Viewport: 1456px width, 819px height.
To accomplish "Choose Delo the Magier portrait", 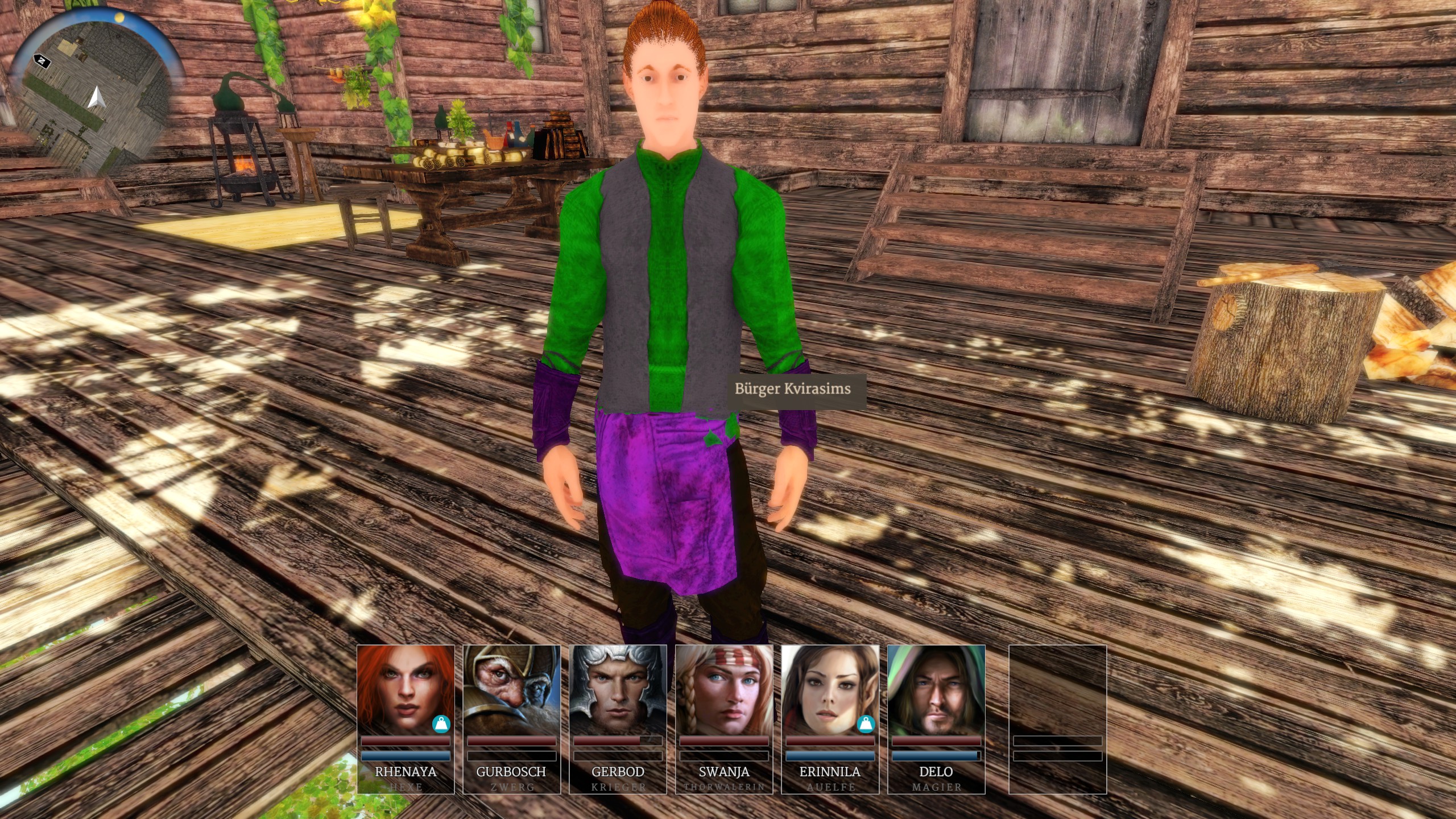I will [x=936, y=689].
